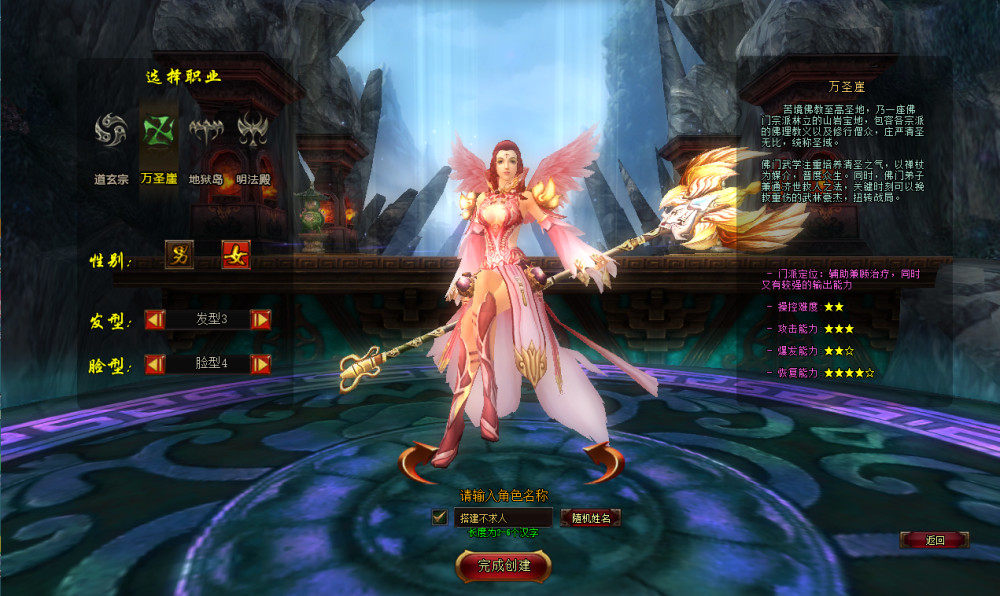Switch to the next face type
Screen dimensions: 1000x596
tap(261, 364)
